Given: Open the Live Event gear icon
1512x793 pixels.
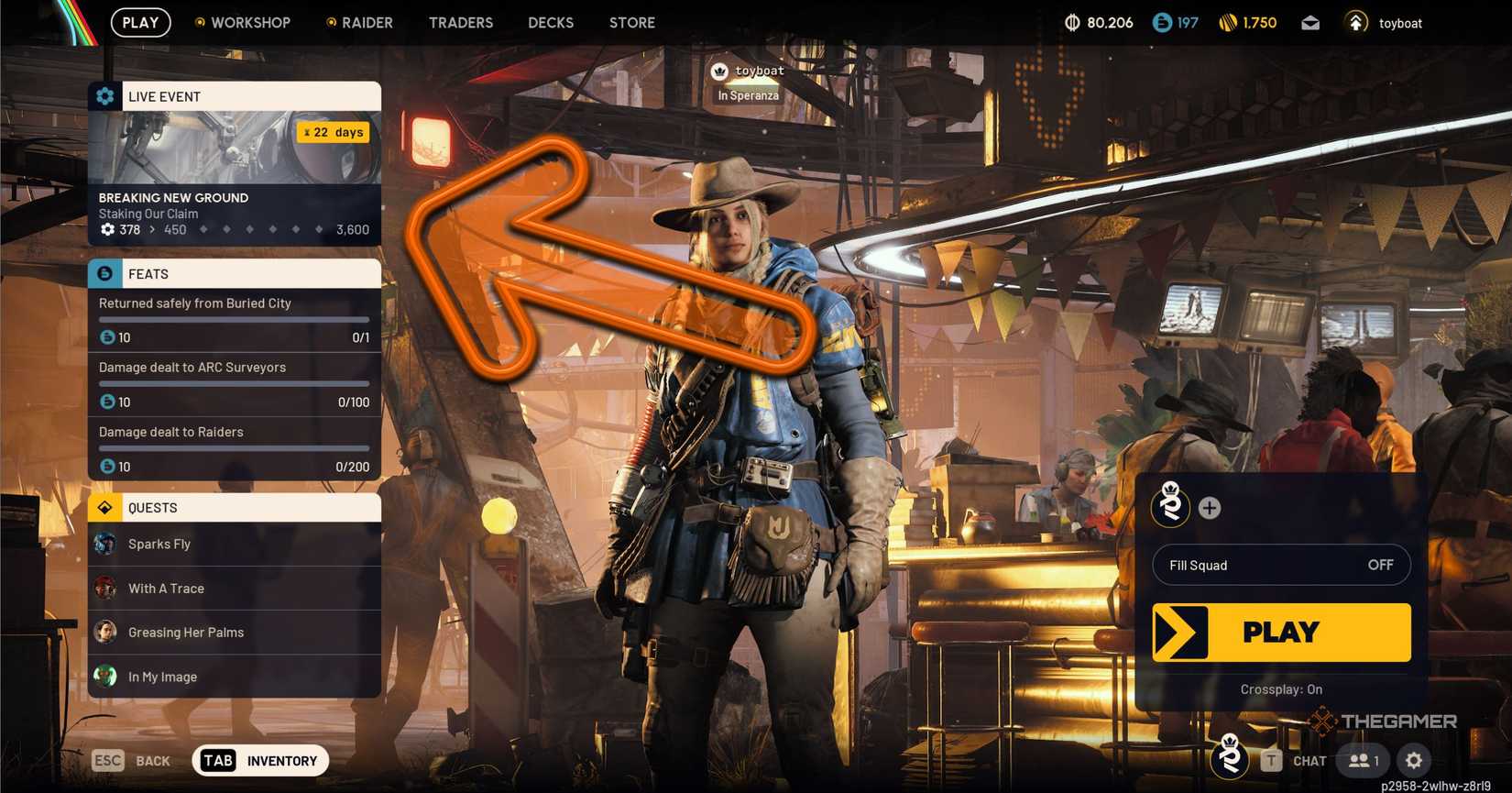Looking at the screenshot, I should pos(104,95).
